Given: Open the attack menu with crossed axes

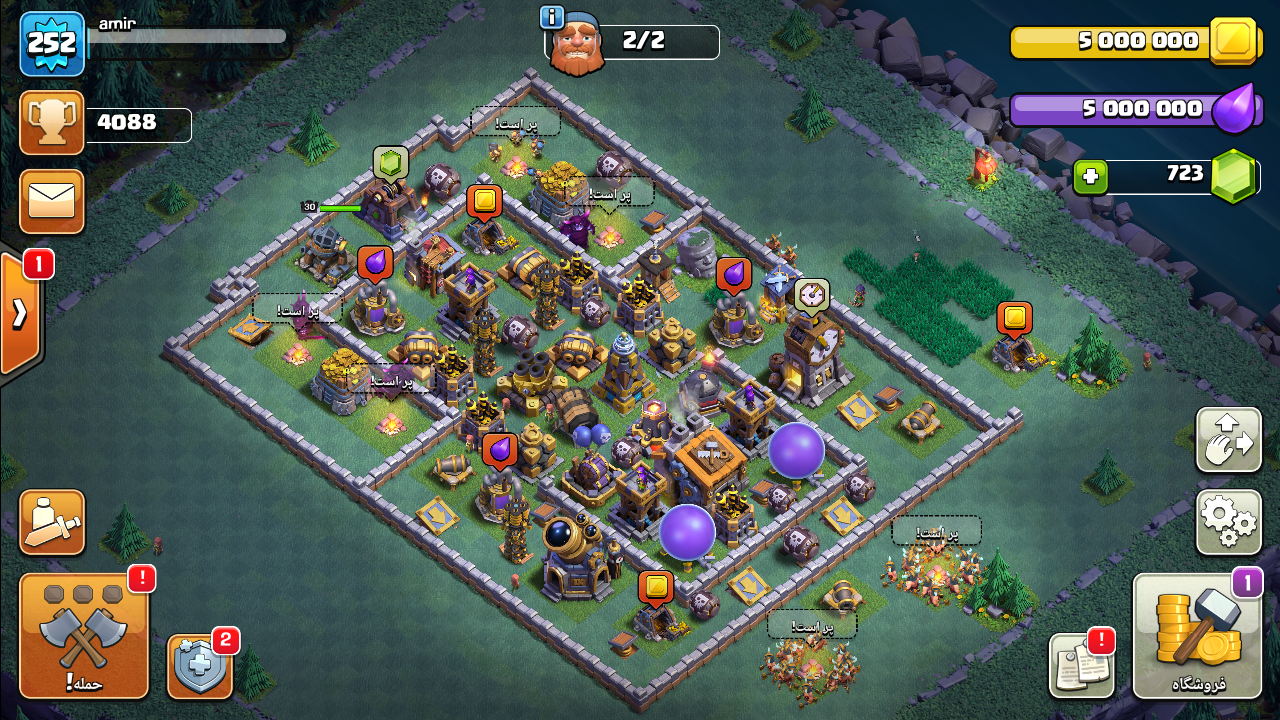Looking at the screenshot, I should click(x=84, y=635).
